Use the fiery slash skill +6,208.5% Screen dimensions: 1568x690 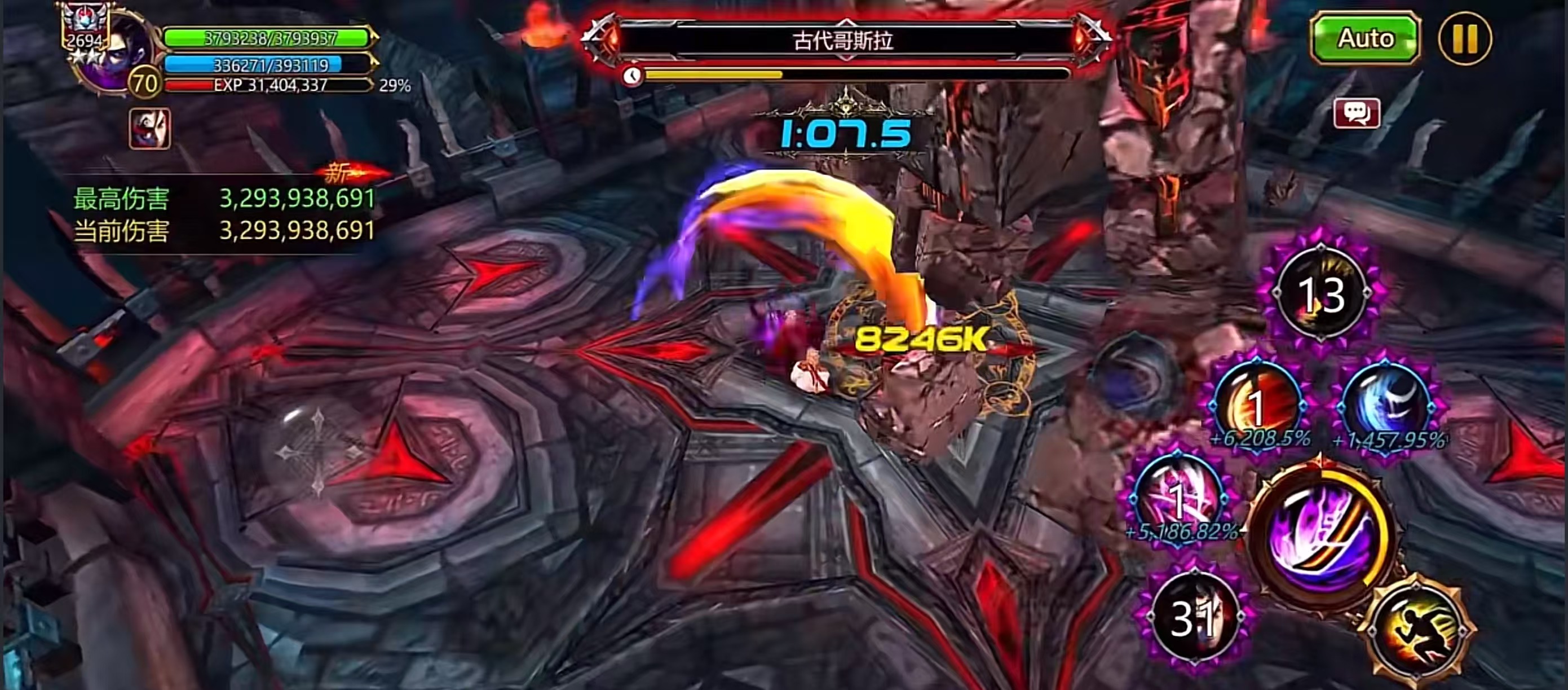[x=1257, y=405]
